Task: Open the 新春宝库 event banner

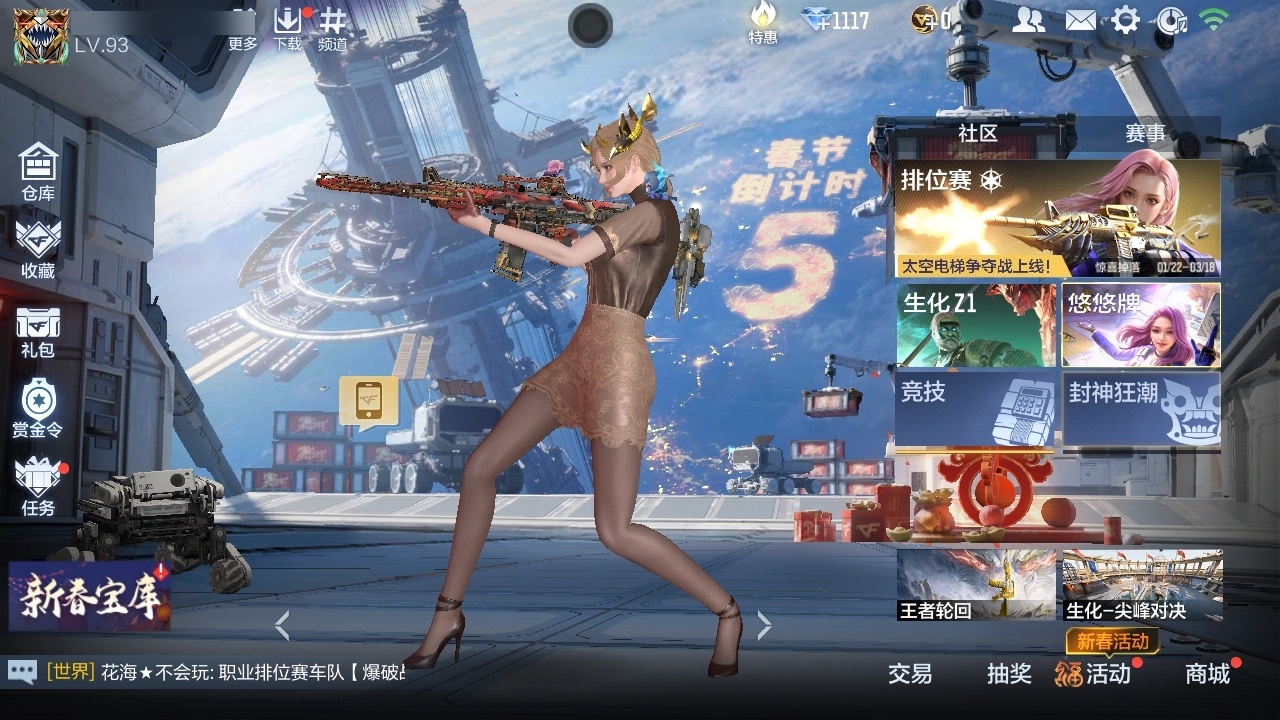Action: pos(90,596)
